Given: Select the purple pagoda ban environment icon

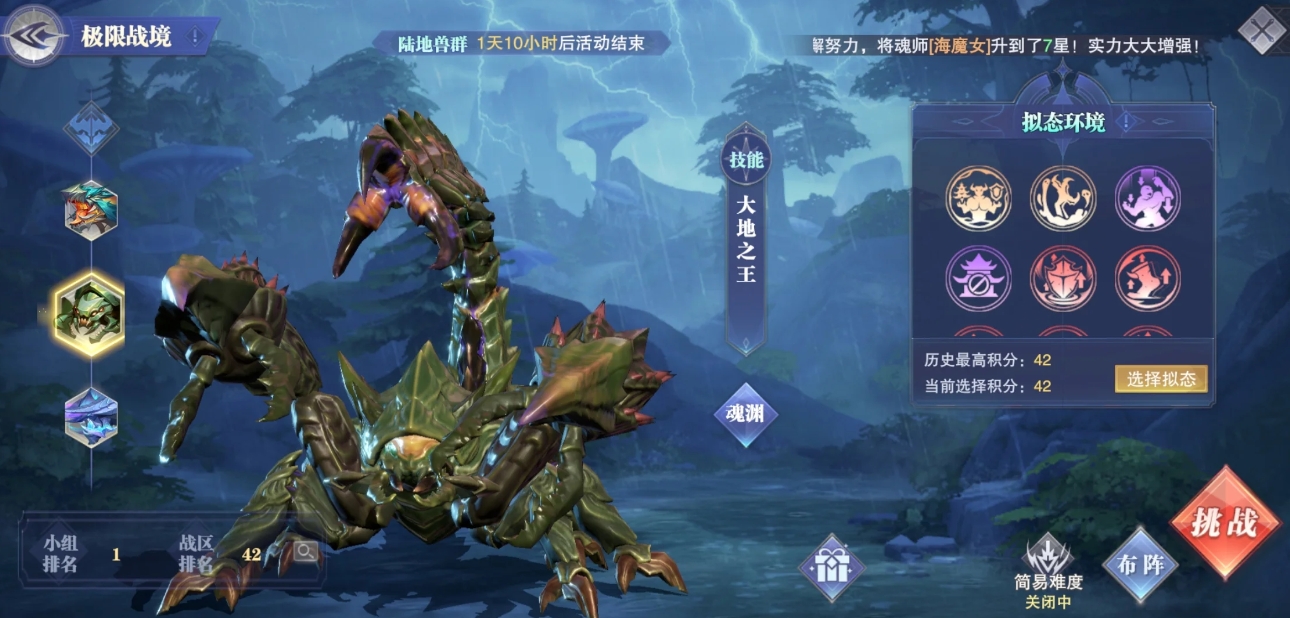Looking at the screenshot, I should [978, 278].
